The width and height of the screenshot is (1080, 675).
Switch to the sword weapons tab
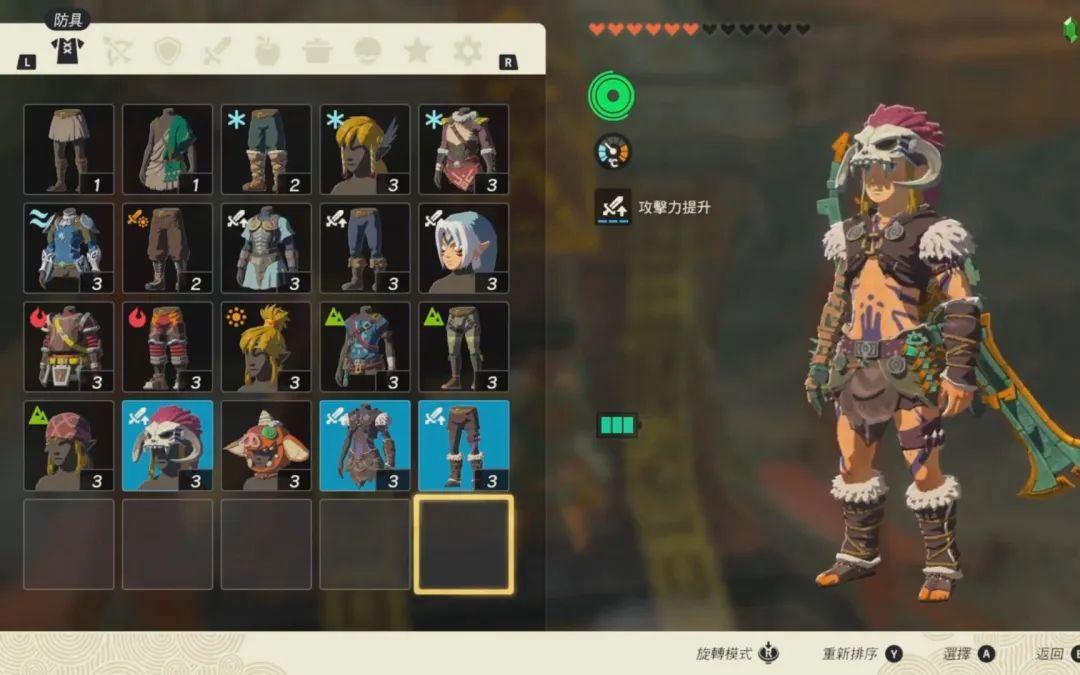click(x=217, y=50)
